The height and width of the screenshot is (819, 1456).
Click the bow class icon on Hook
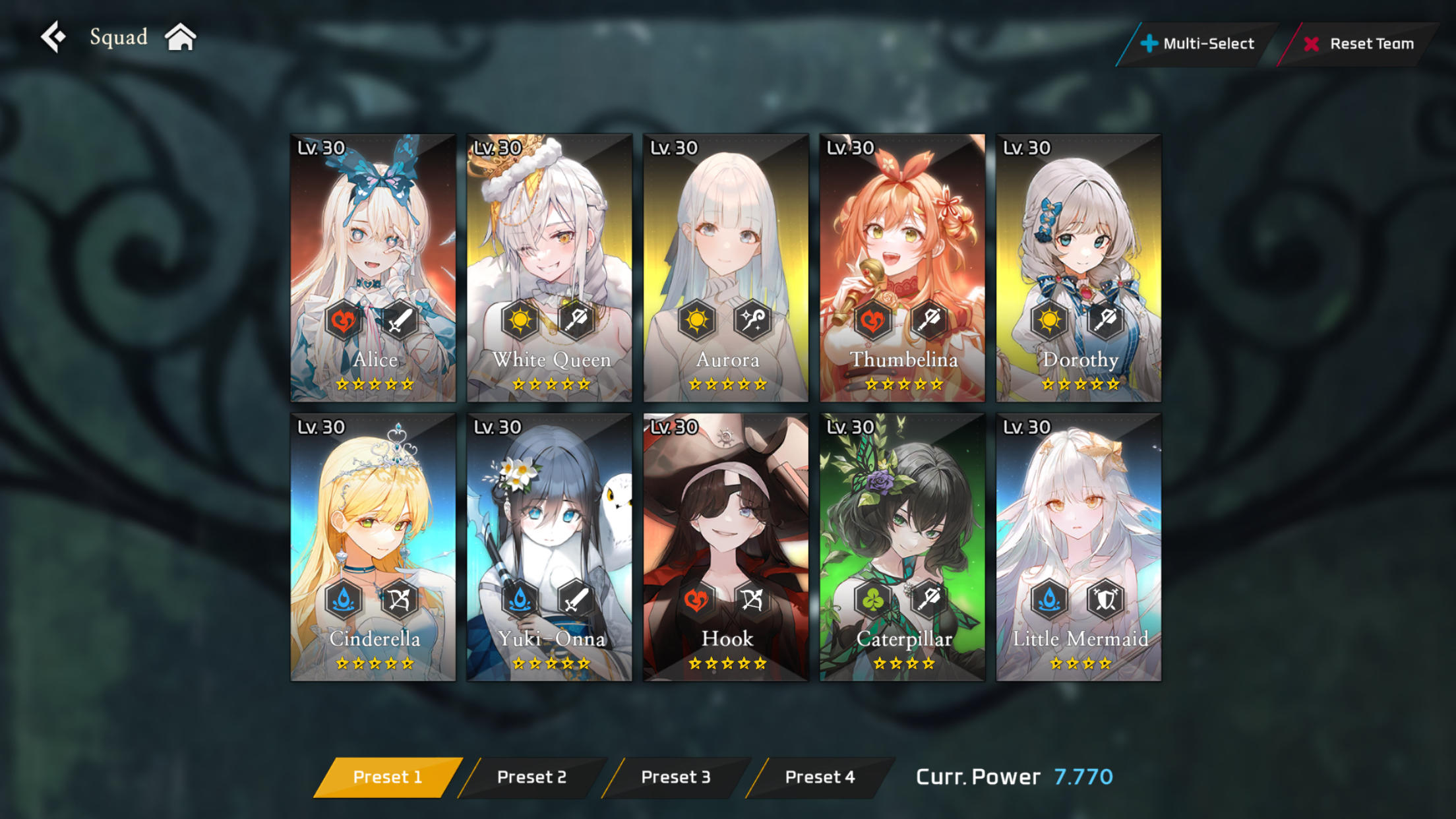tap(754, 601)
